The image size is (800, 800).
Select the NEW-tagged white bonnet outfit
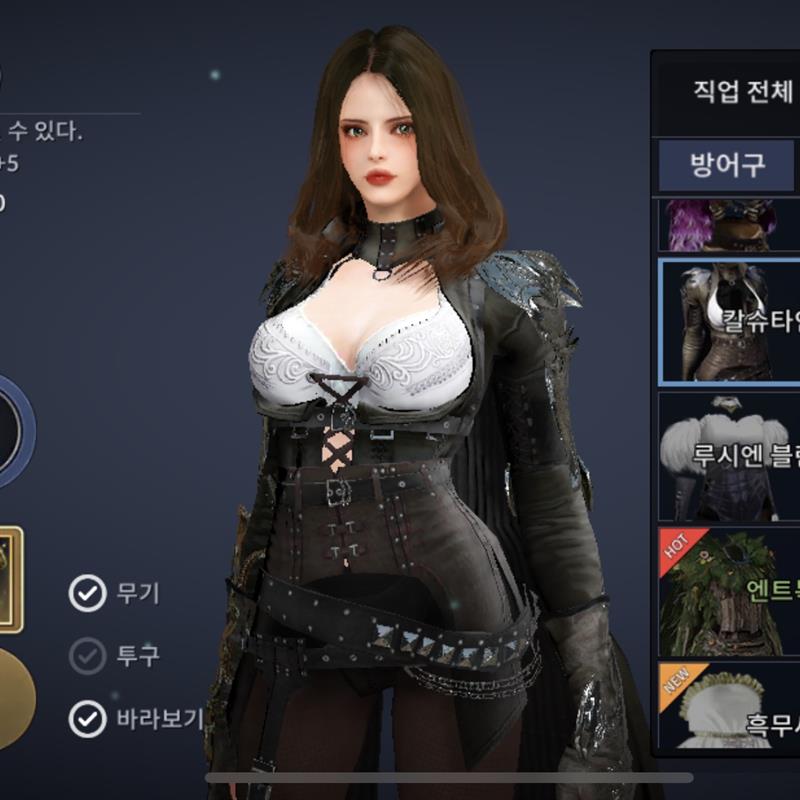[x=729, y=709]
